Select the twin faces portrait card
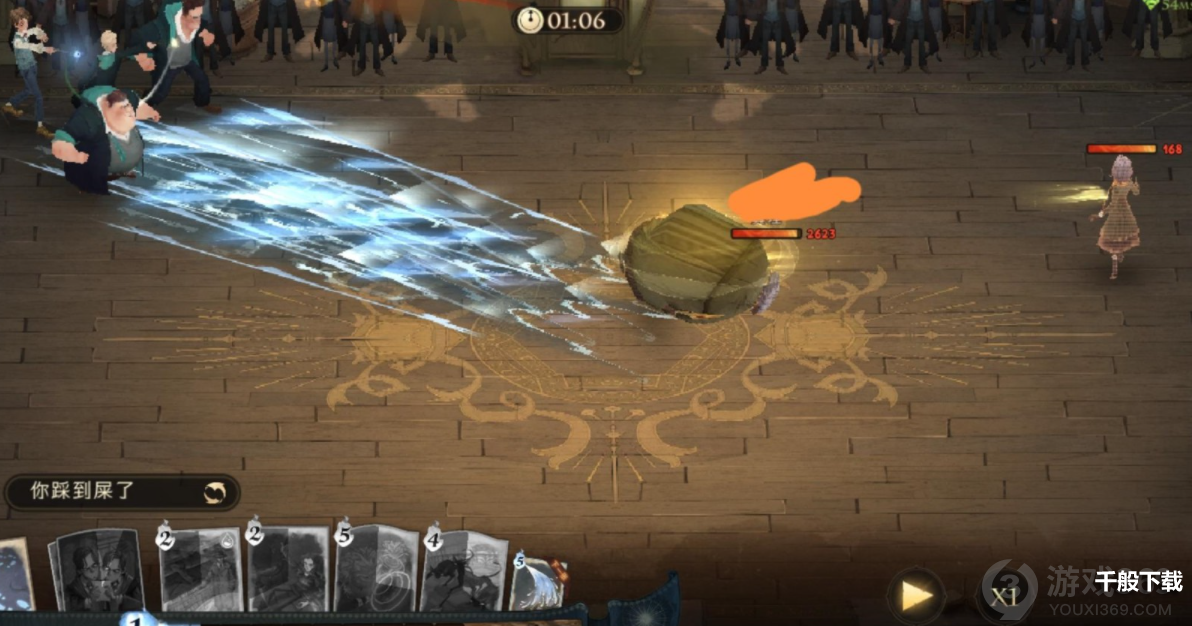The height and width of the screenshot is (626, 1192). (97, 572)
